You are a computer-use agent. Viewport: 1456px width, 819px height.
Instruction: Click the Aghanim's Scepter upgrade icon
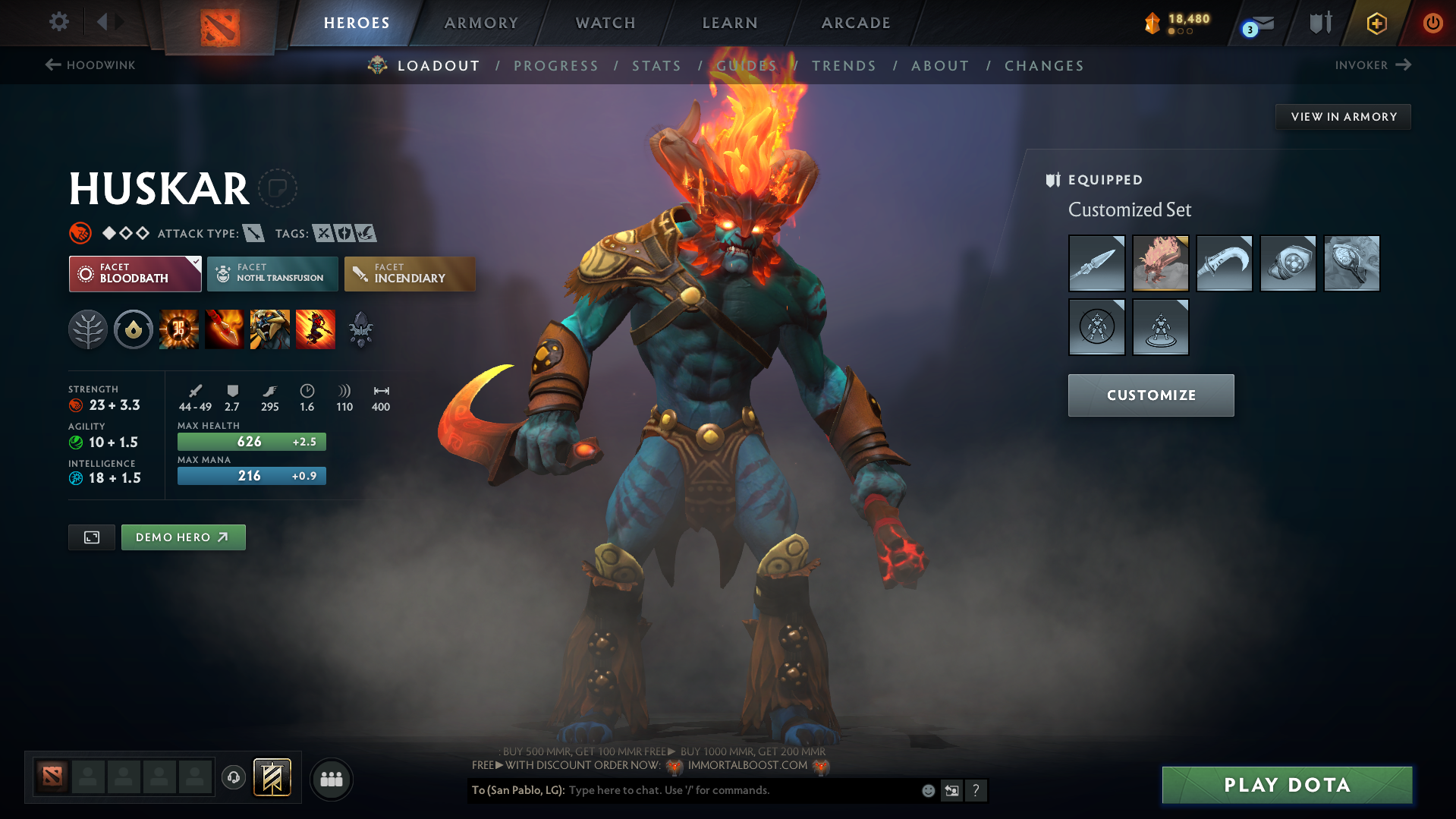(360, 329)
